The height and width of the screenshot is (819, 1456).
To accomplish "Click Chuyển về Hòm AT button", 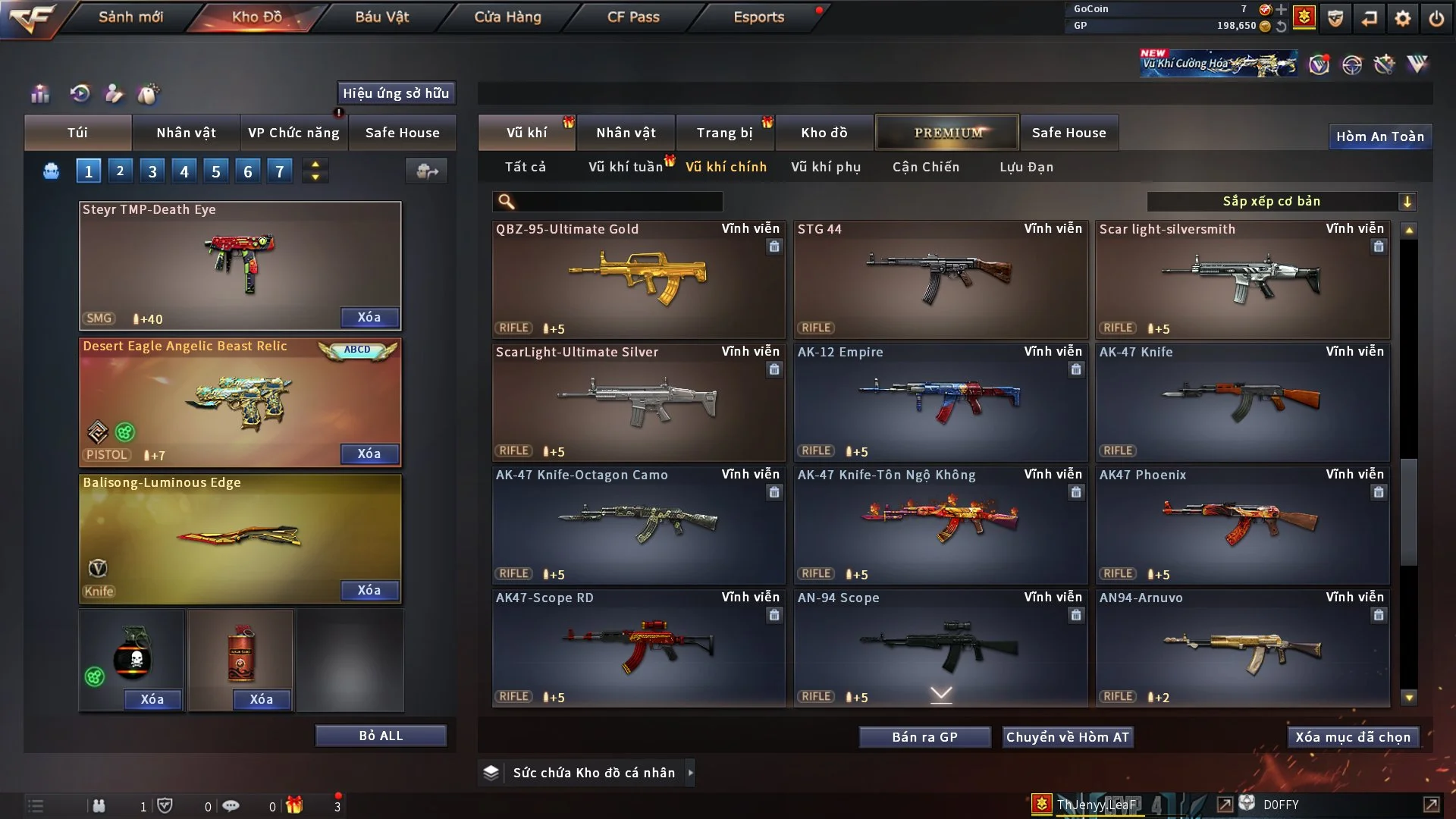I will point(1068,737).
